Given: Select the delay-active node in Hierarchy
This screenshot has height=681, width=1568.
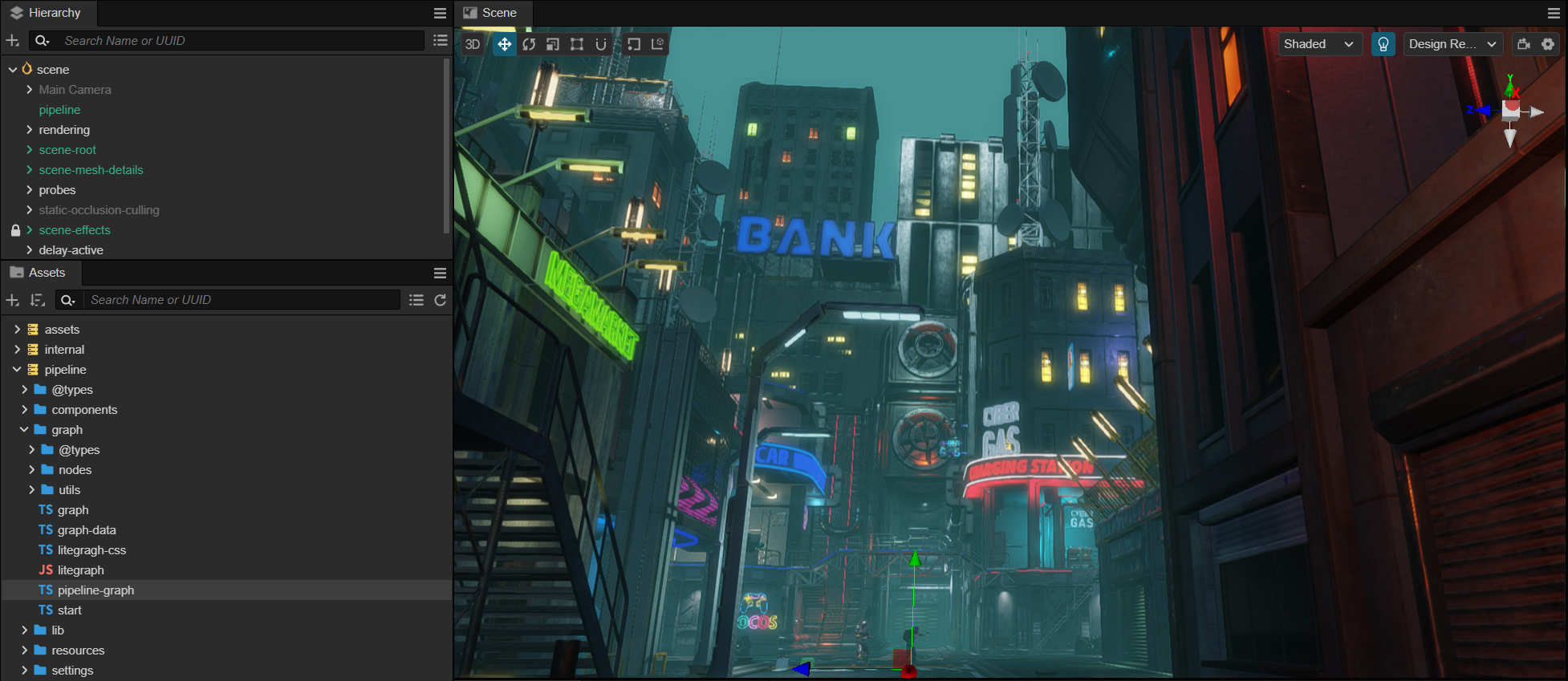Looking at the screenshot, I should pos(71,249).
